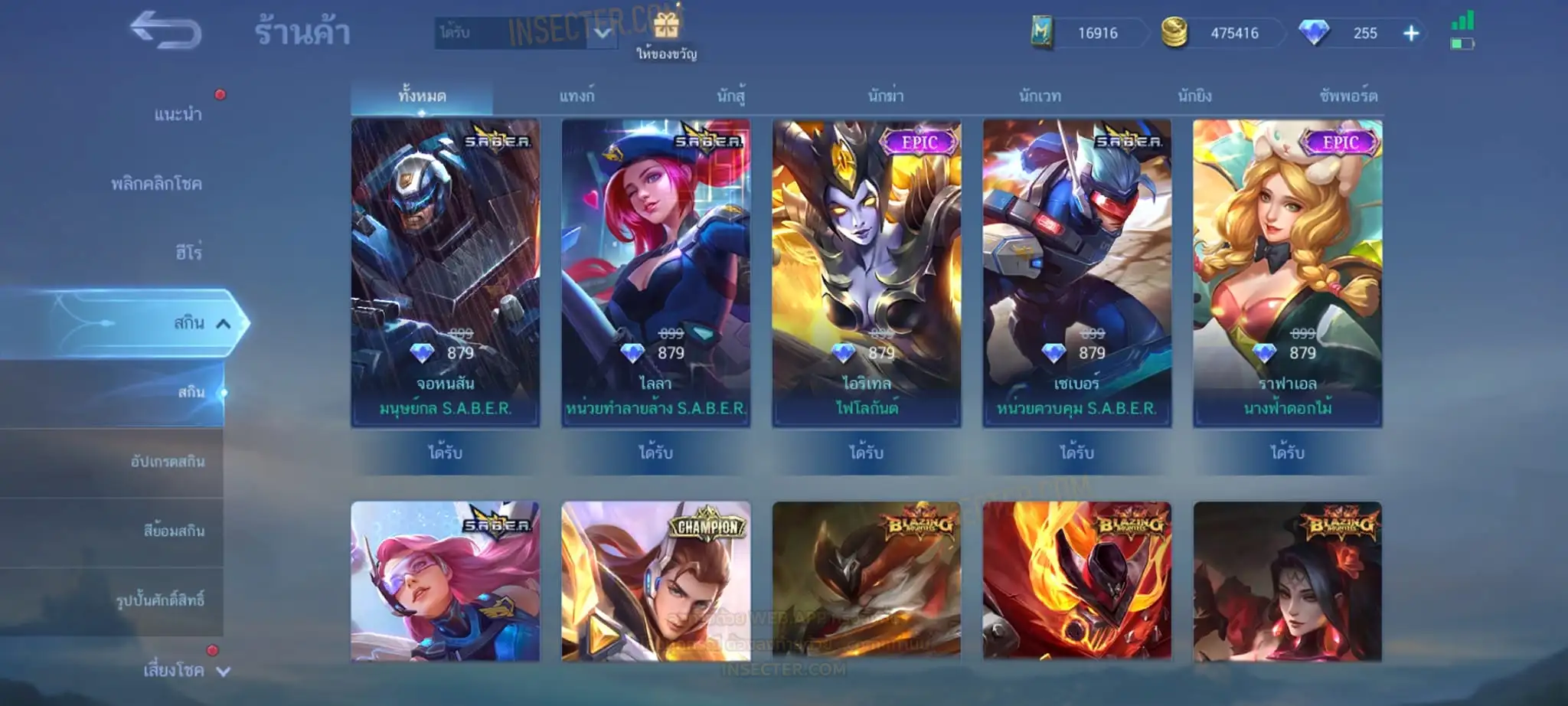Image resolution: width=1568 pixels, height=706 pixels.
Task: Collapse the สกิน sidebar category
Action: (x=223, y=324)
